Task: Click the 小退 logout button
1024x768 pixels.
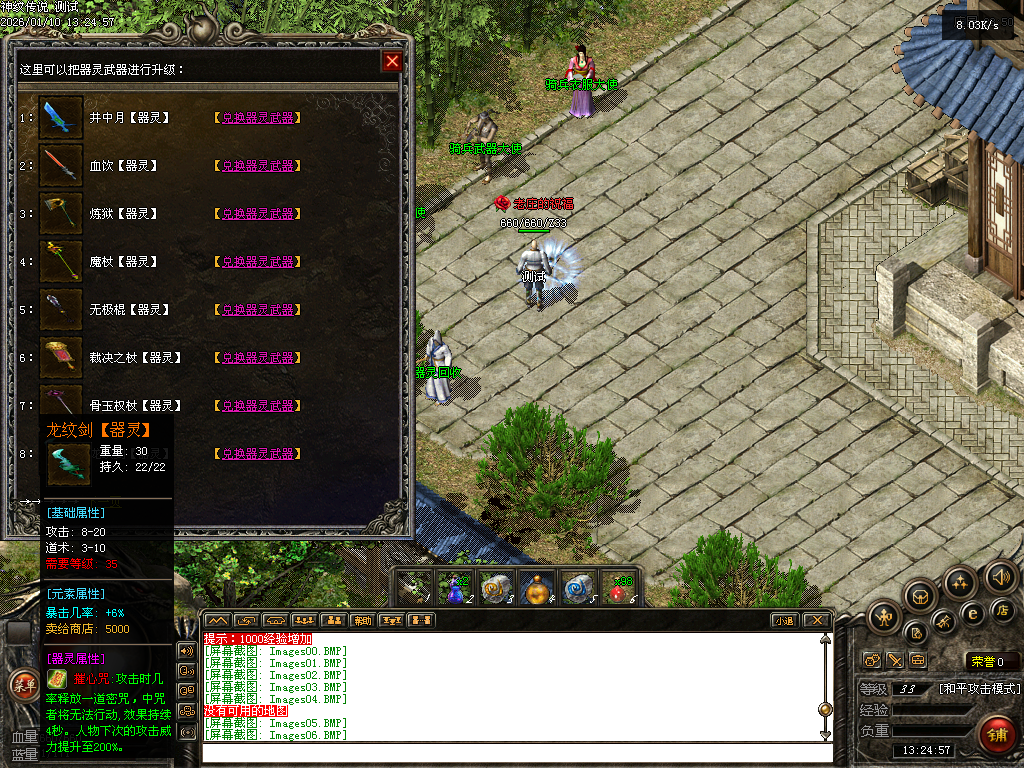Action: click(785, 620)
